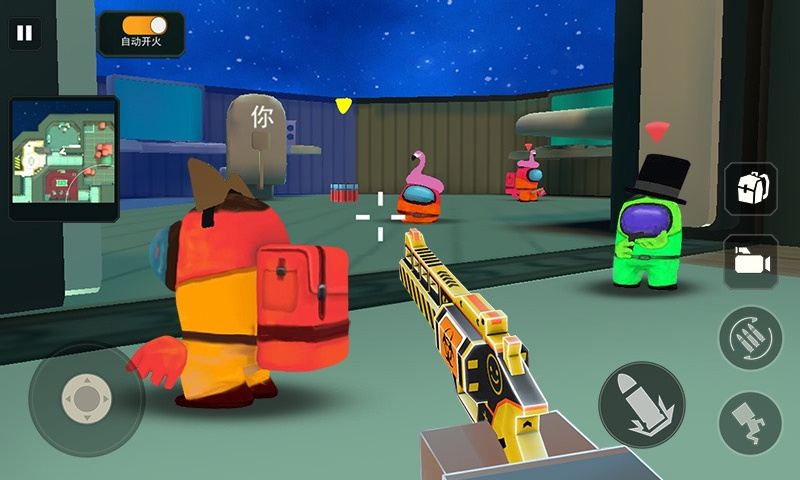
Task: Tap the virtual movement joystick
Action: pos(86,400)
